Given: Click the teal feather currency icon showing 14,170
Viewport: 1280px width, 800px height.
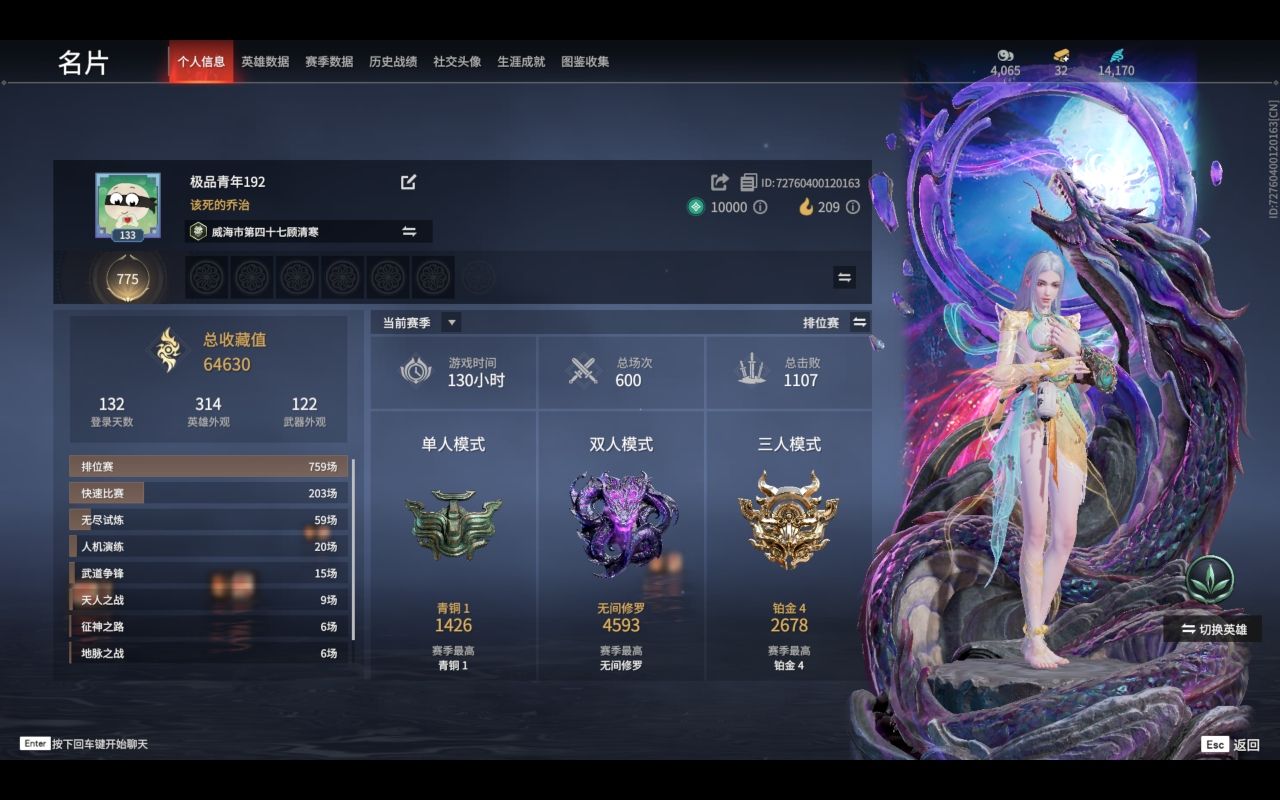Looking at the screenshot, I should click(1117, 56).
